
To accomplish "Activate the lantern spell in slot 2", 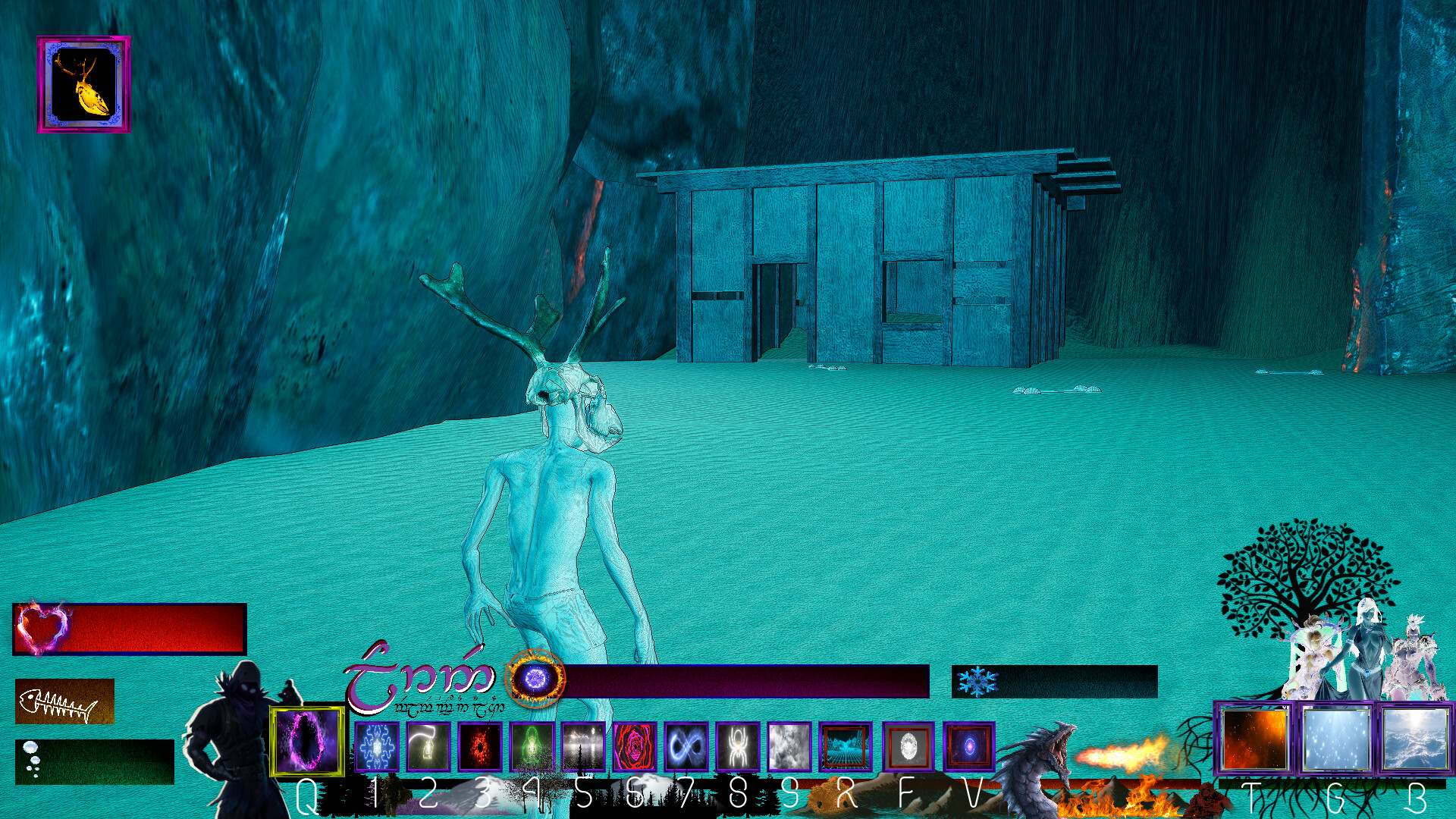I will [x=427, y=747].
